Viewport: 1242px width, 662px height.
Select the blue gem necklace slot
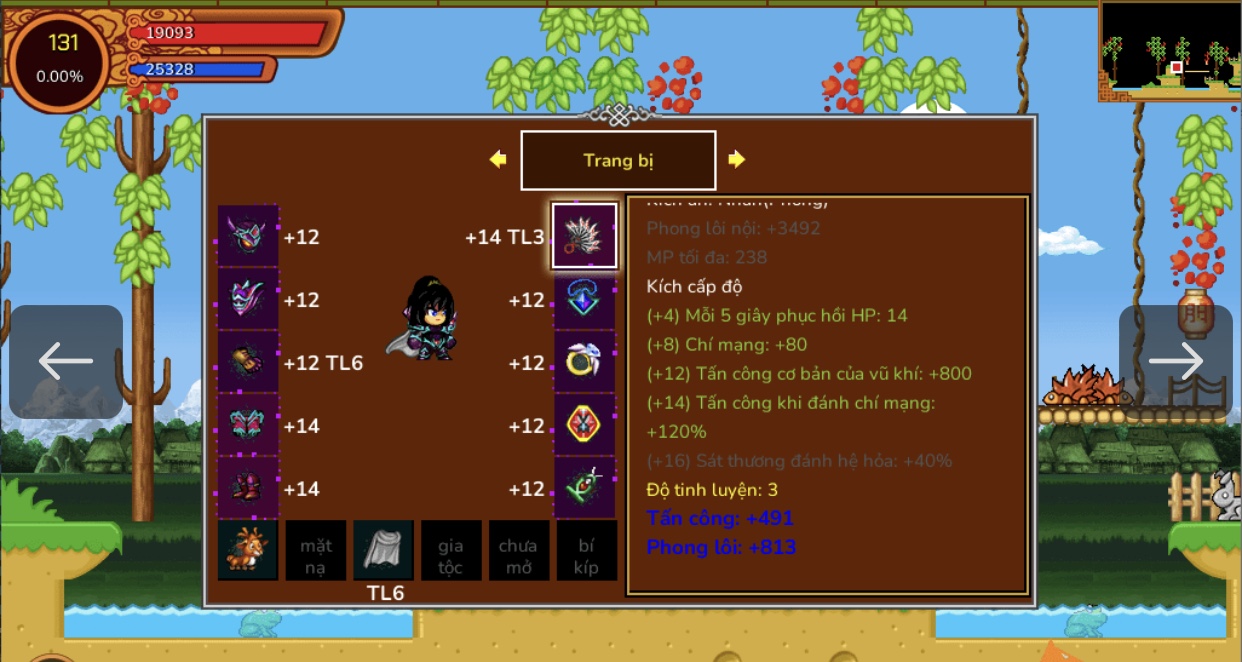(x=585, y=300)
